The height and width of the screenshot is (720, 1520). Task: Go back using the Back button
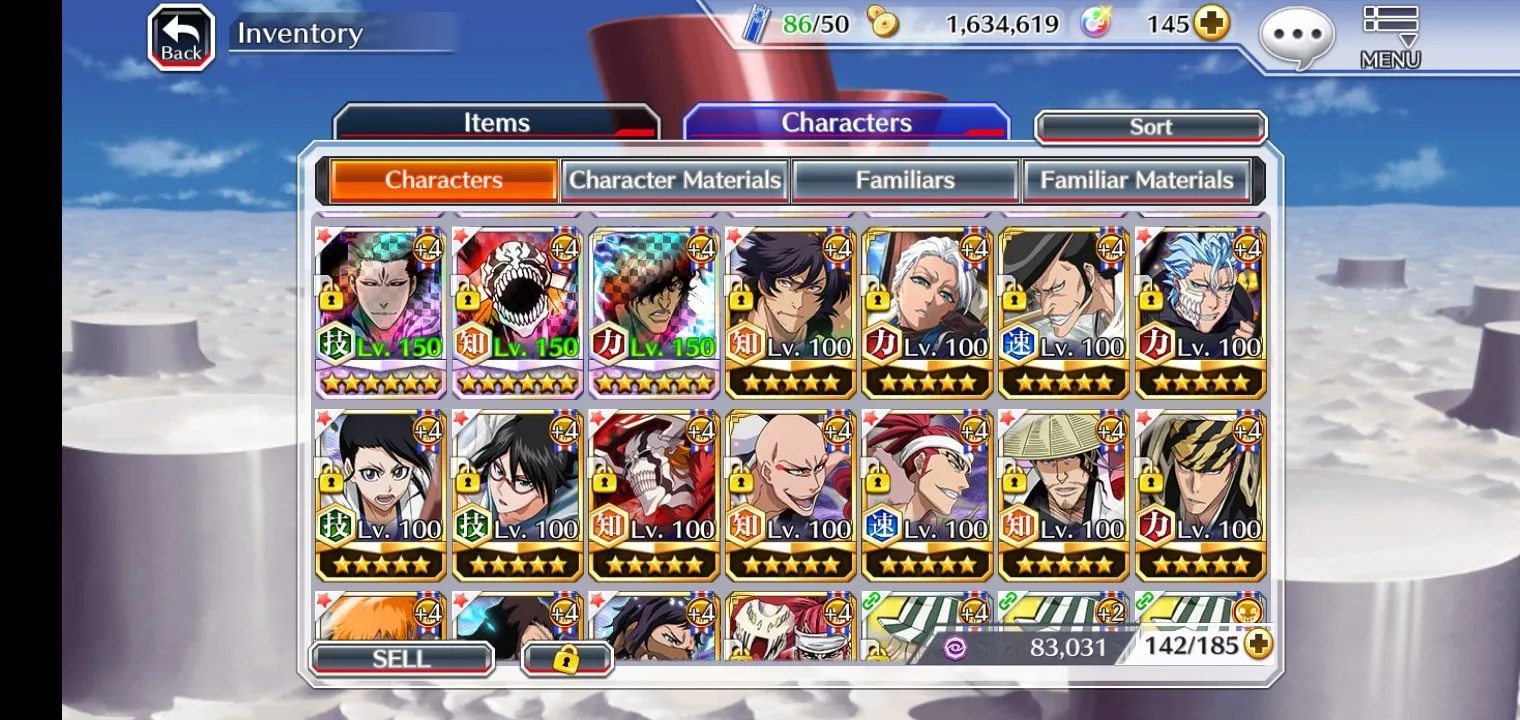coord(181,39)
